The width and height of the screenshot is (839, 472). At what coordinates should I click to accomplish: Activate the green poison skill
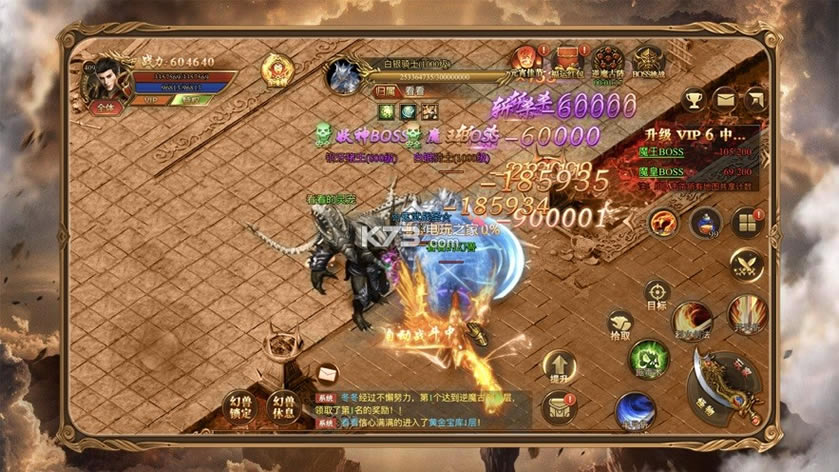click(649, 358)
